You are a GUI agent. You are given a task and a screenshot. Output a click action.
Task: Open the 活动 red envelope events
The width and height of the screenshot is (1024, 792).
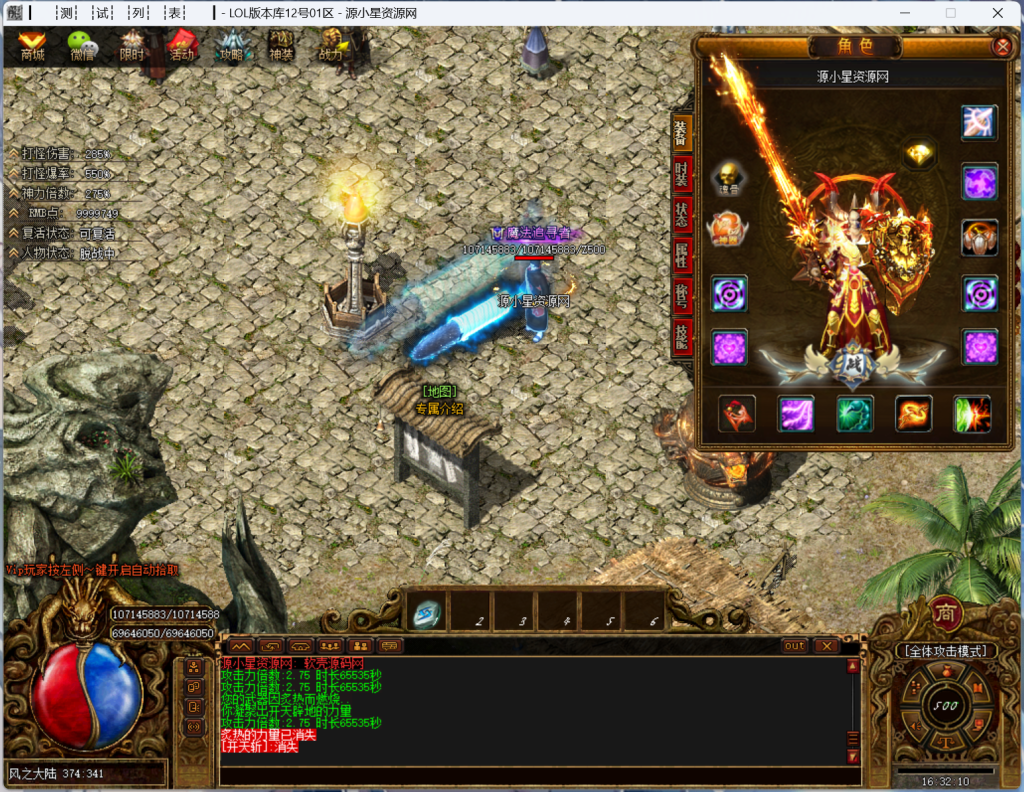tap(181, 46)
